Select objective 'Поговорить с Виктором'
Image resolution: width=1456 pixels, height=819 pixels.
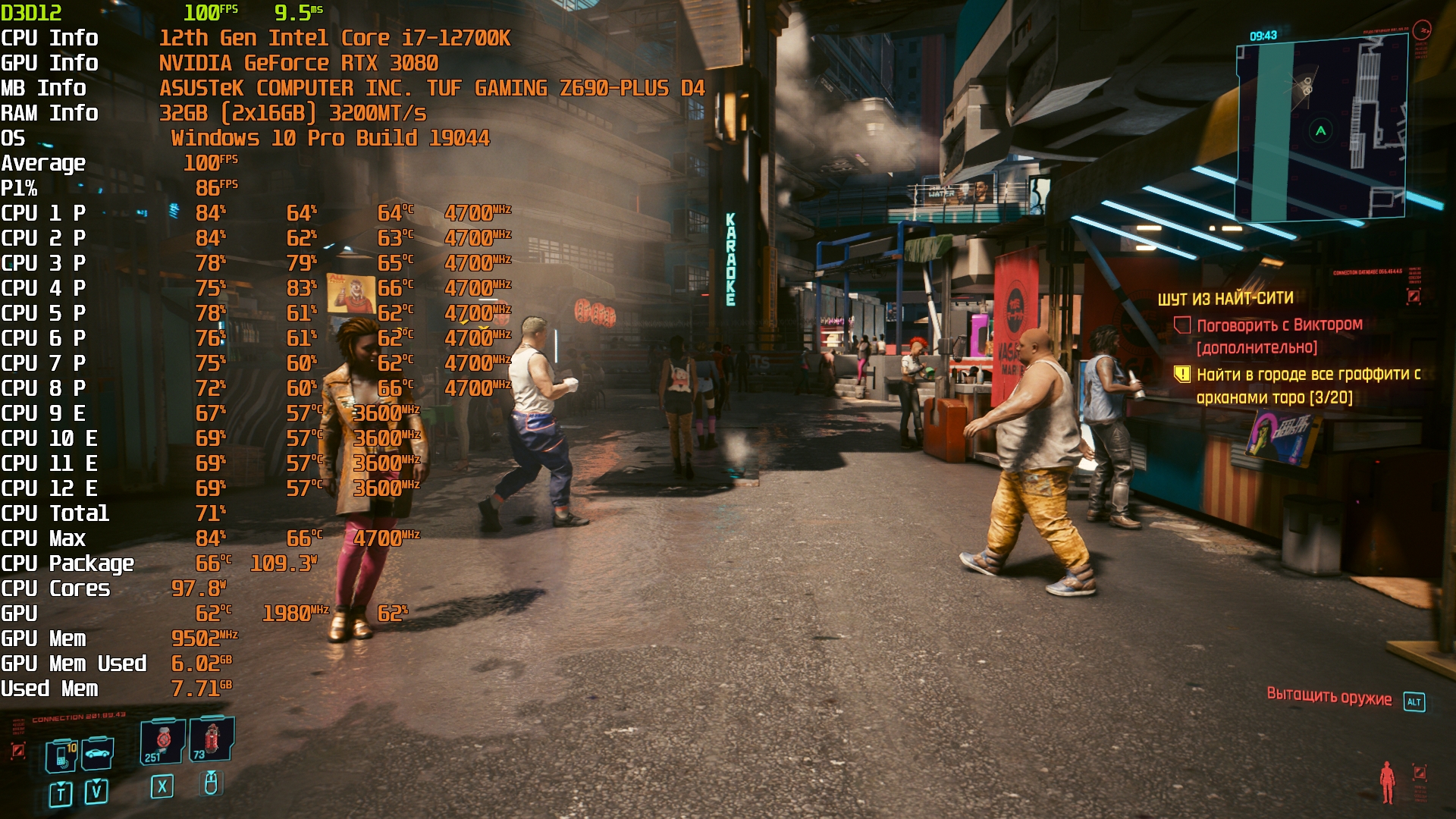(x=1279, y=325)
